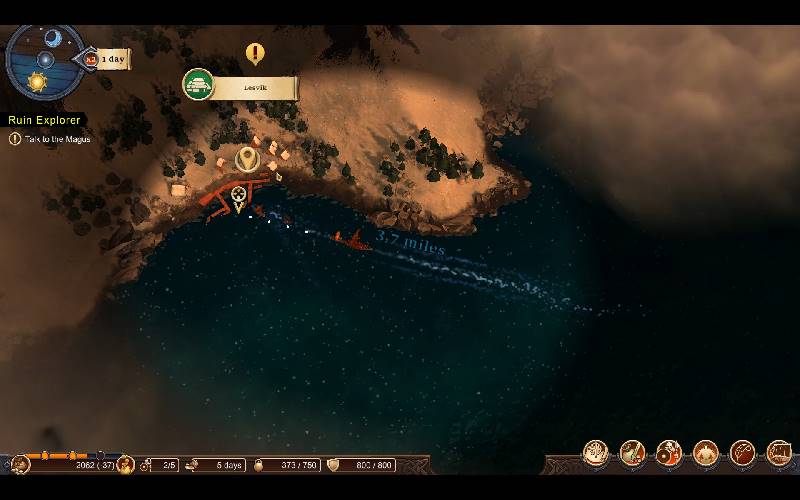
Task: Open the tankard and weapon icon
Action: click(x=632, y=453)
